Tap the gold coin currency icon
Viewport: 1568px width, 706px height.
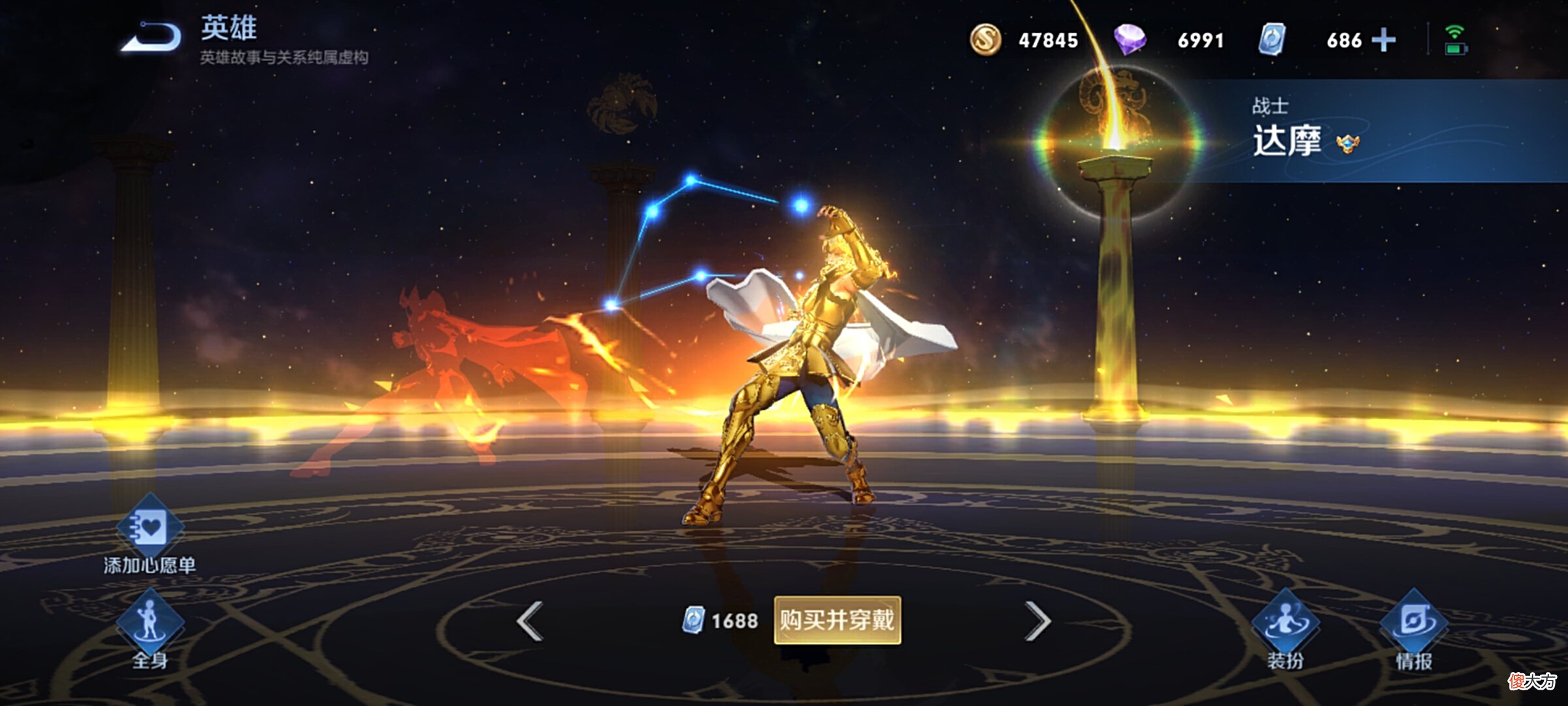click(985, 40)
